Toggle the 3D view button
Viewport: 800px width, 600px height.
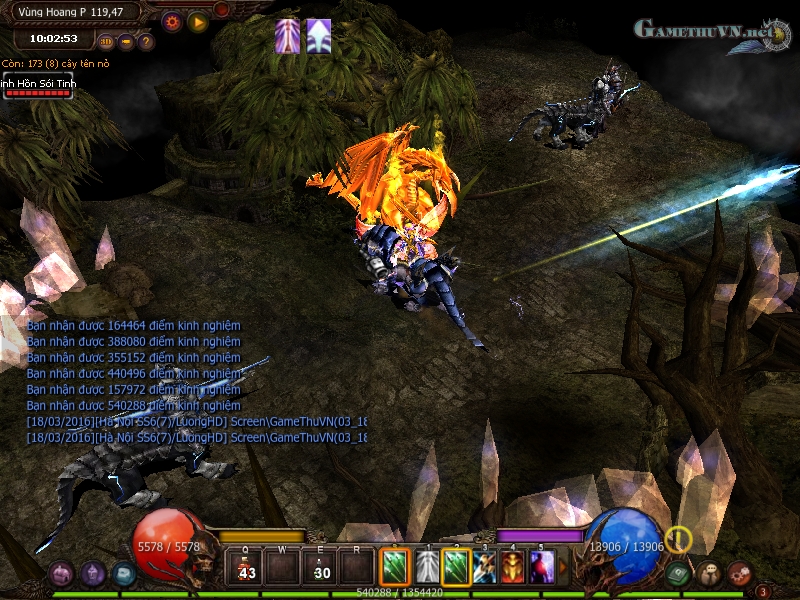(x=107, y=42)
